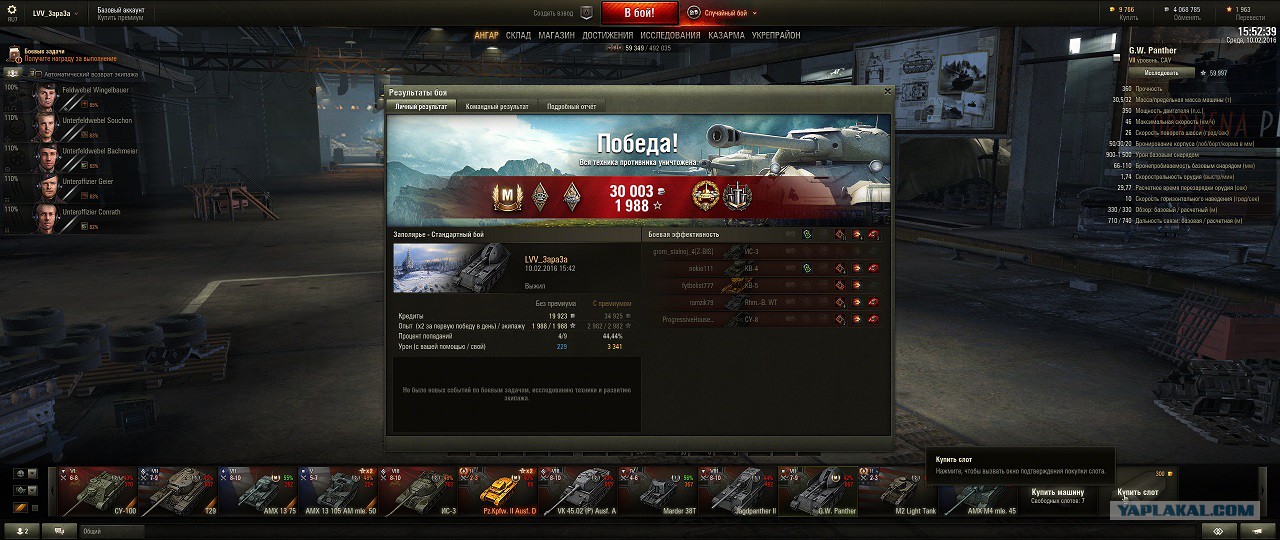Image resolution: width=1280 pixels, height=540 pixels.
Task: Switch to the "Командный результат" tab
Action: (x=497, y=106)
